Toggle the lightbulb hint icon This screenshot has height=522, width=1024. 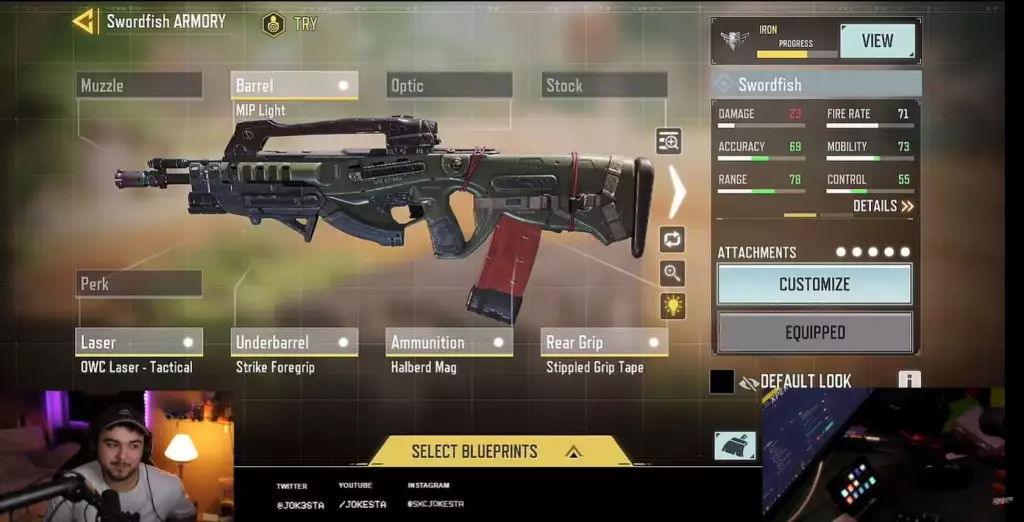[672, 306]
